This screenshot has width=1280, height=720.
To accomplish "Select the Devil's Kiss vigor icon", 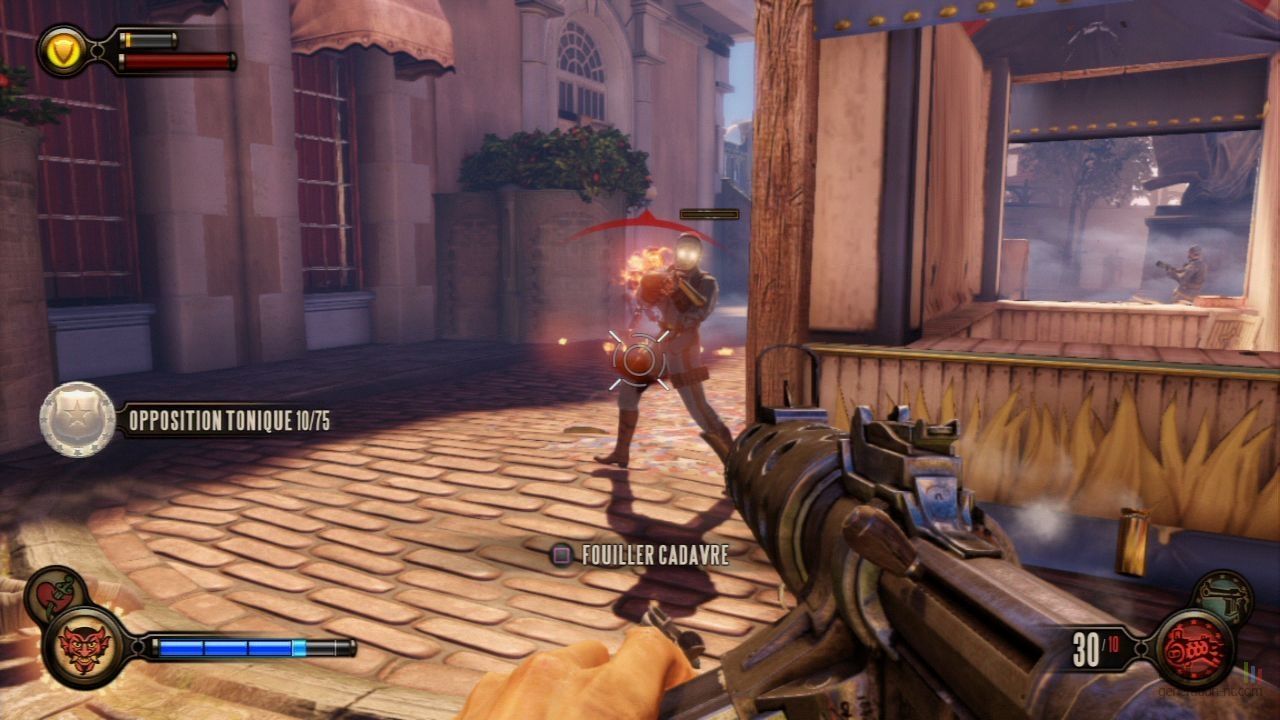I will tap(82, 646).
